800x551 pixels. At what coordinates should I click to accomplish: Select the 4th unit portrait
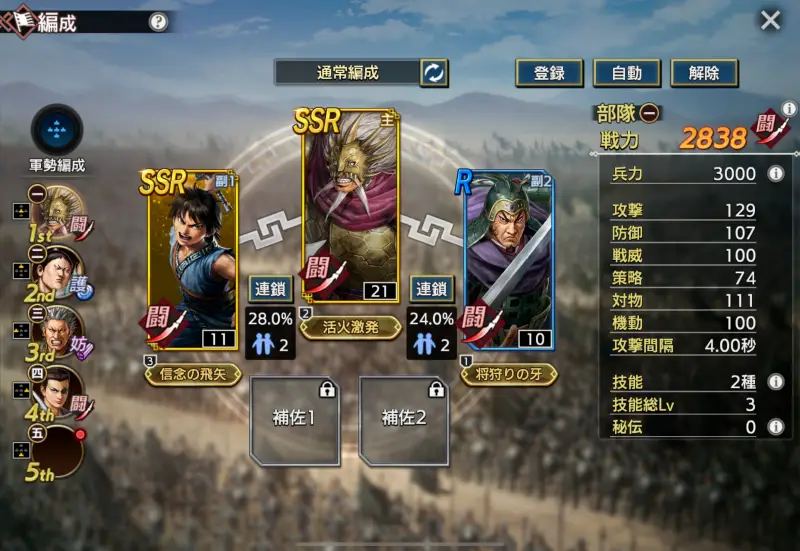pos(63,390)
